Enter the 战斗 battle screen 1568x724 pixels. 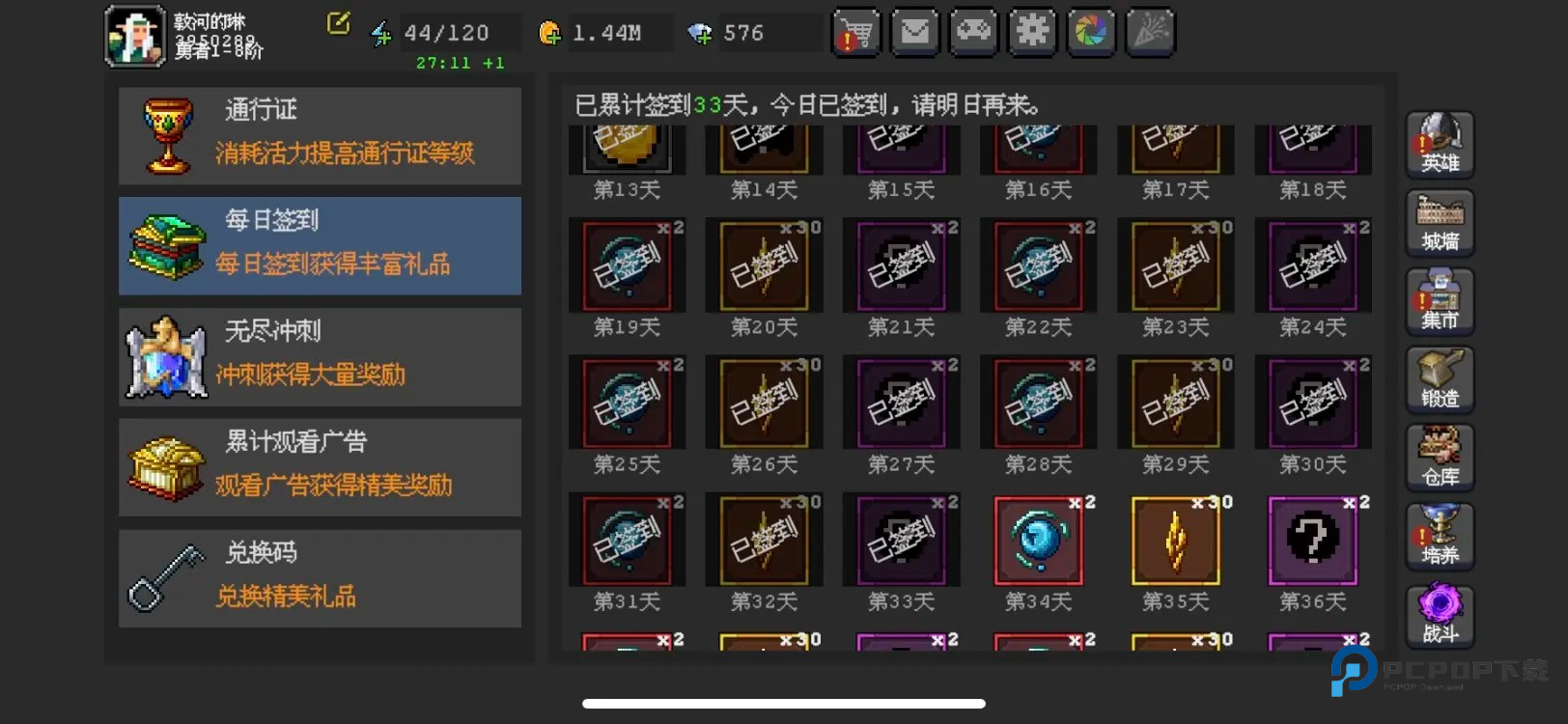(1440, 615)
